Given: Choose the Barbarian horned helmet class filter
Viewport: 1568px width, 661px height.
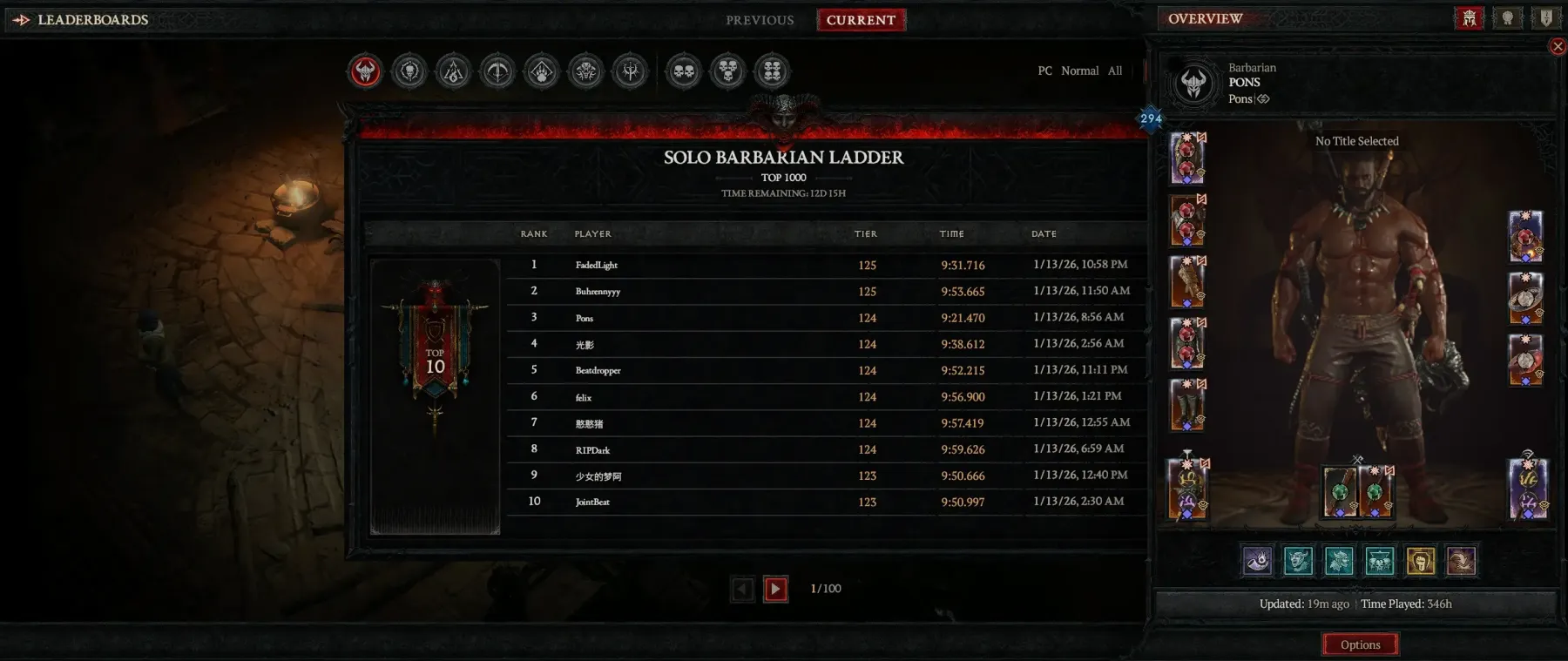Looking at the screenshot, I should [x=365, y=71].
